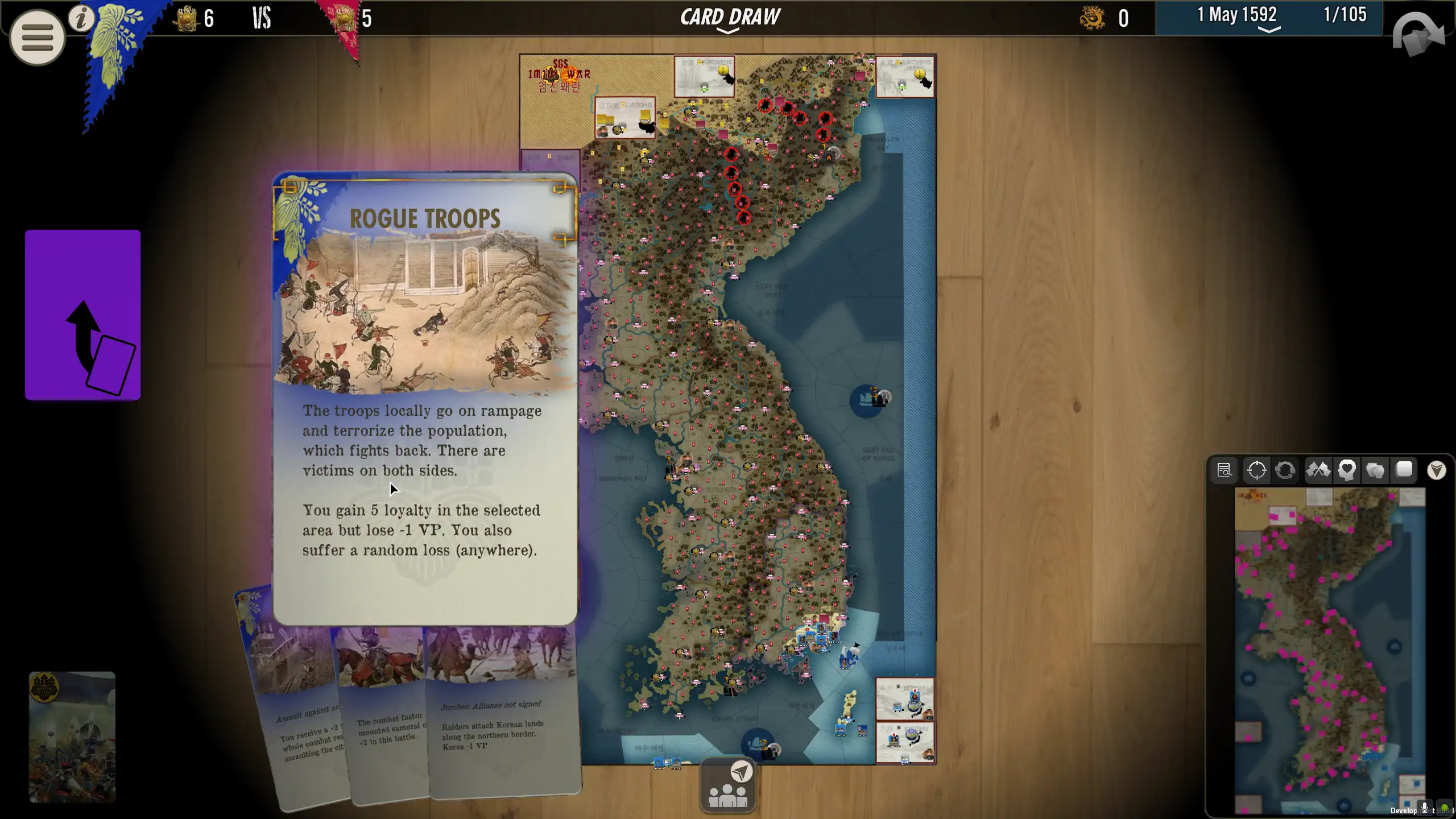Open the dropdown chevron below CARD DRAW title

[729, 32]
